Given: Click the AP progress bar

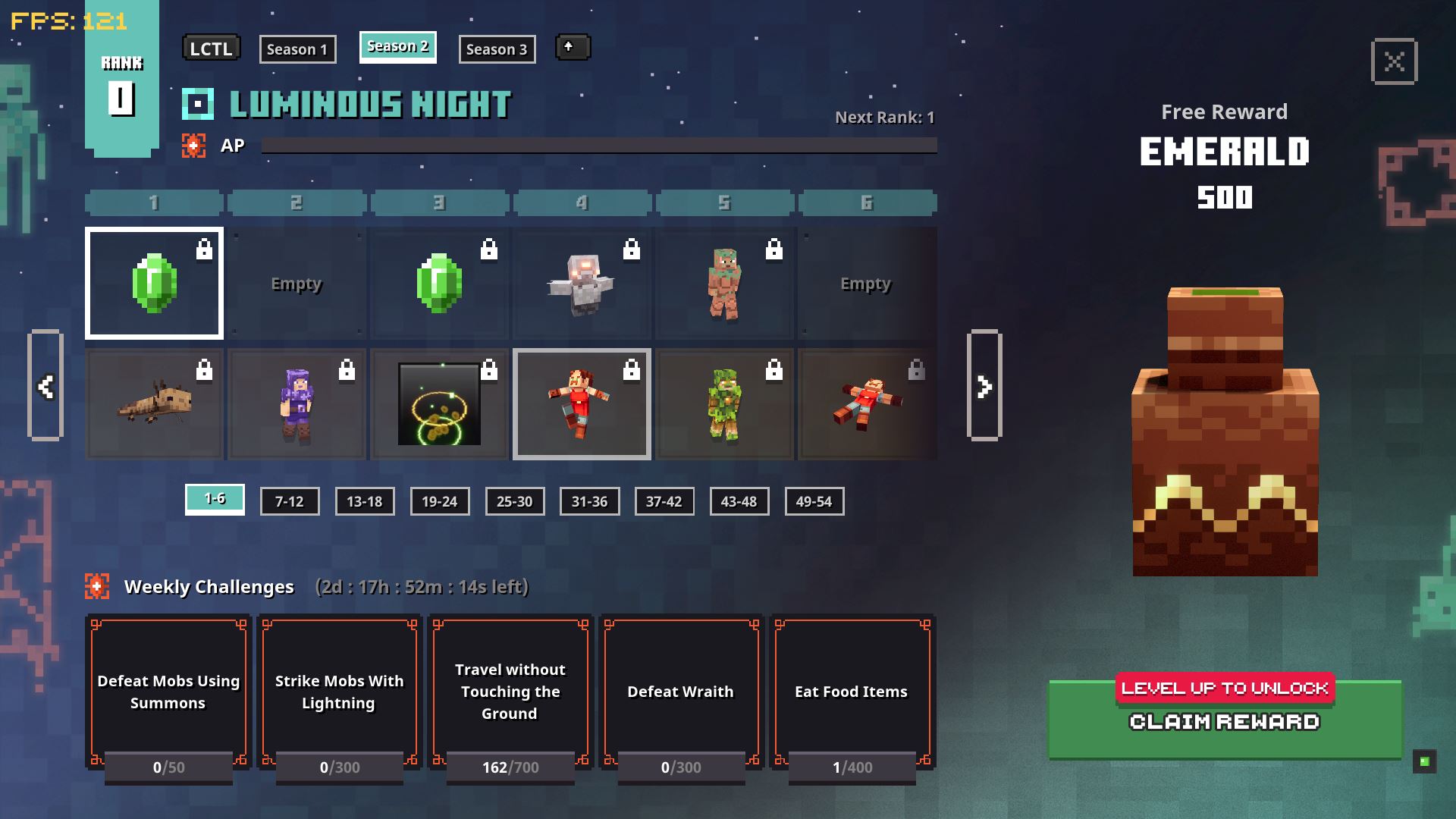Looking at the screenshot, I should [x=599, y=145].
